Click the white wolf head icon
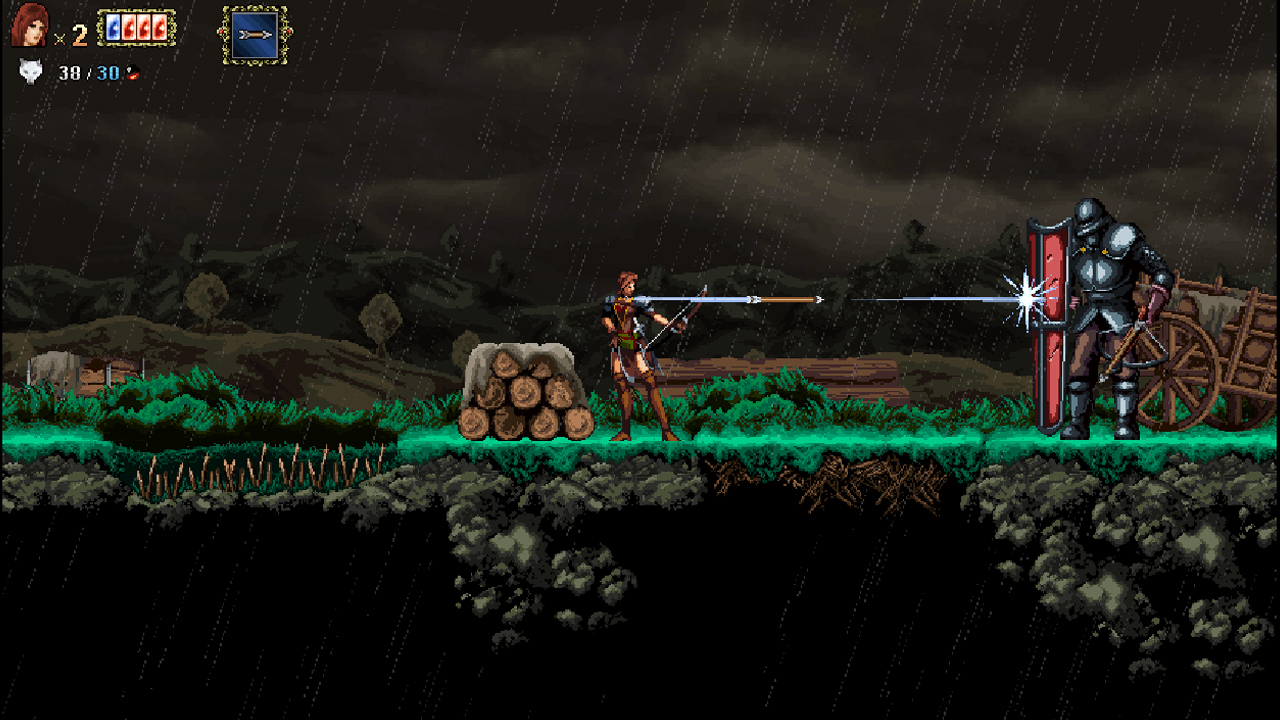Screen dimensions: 1280x720 [x=30, y=71]
